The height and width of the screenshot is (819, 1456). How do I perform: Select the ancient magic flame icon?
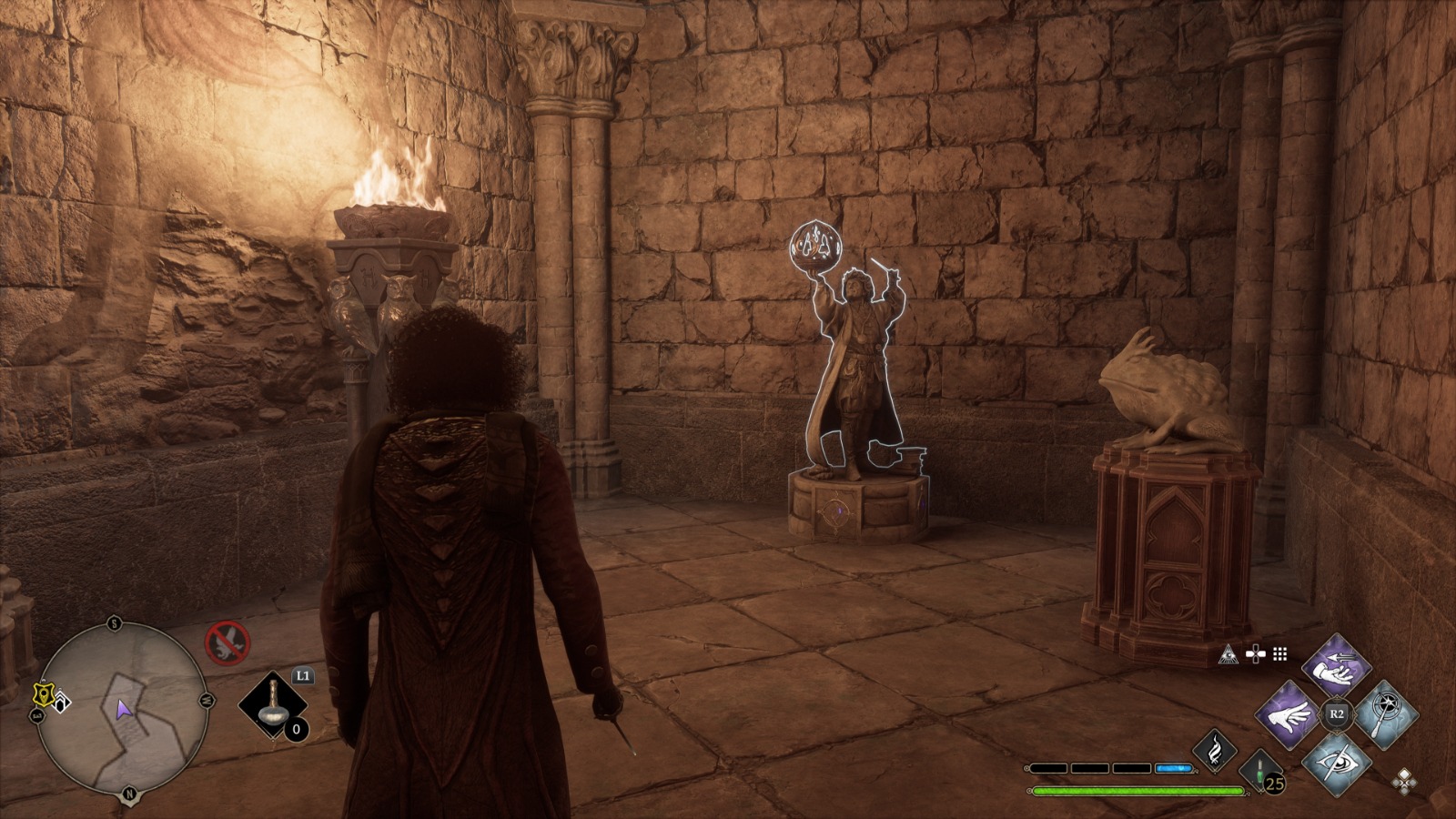1214,751
